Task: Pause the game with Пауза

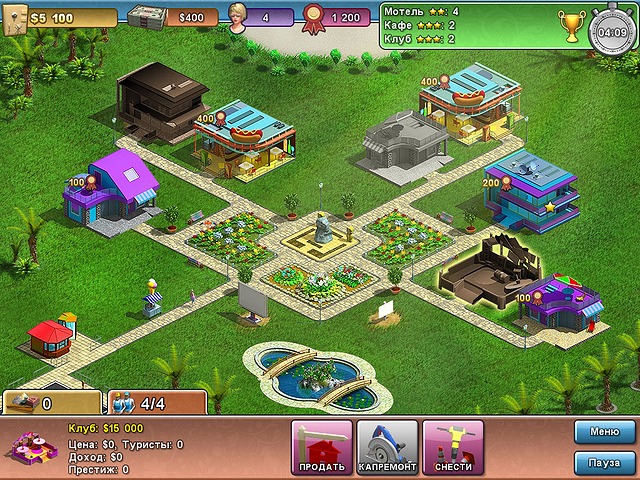Action: (604, 464)
